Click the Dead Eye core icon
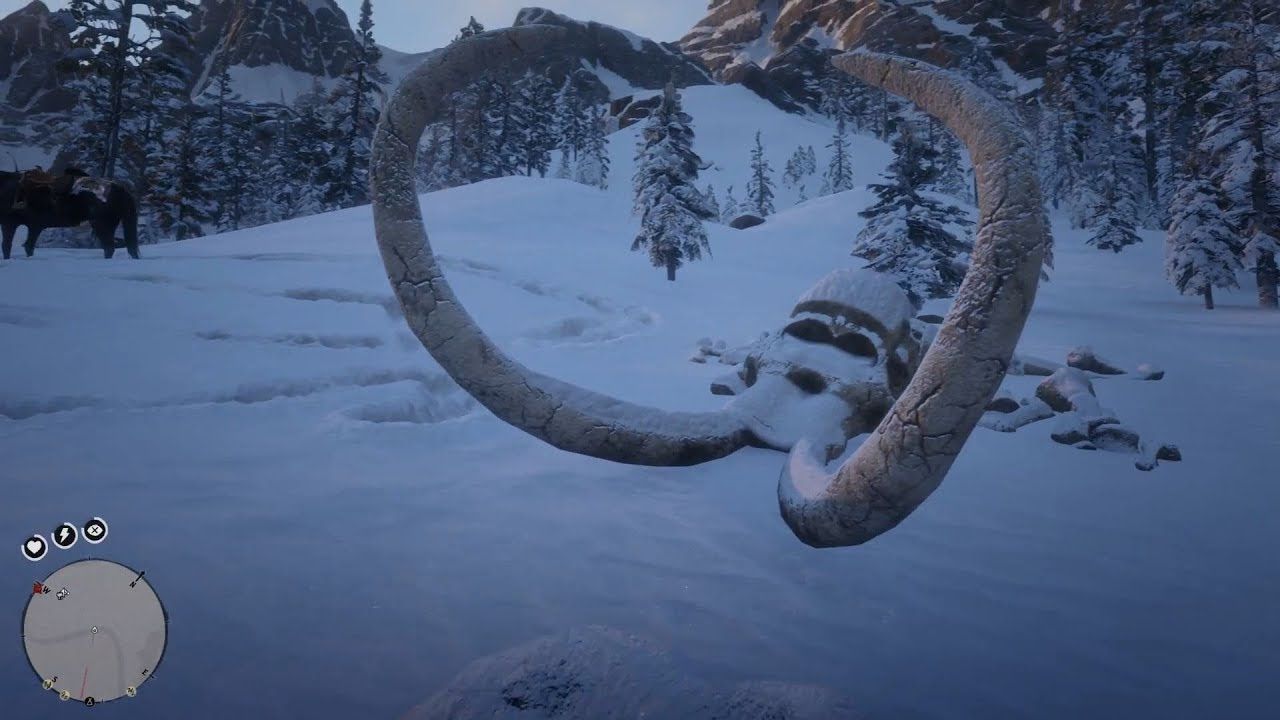The height and width of the screenshot is (720, 1280). 94,531
